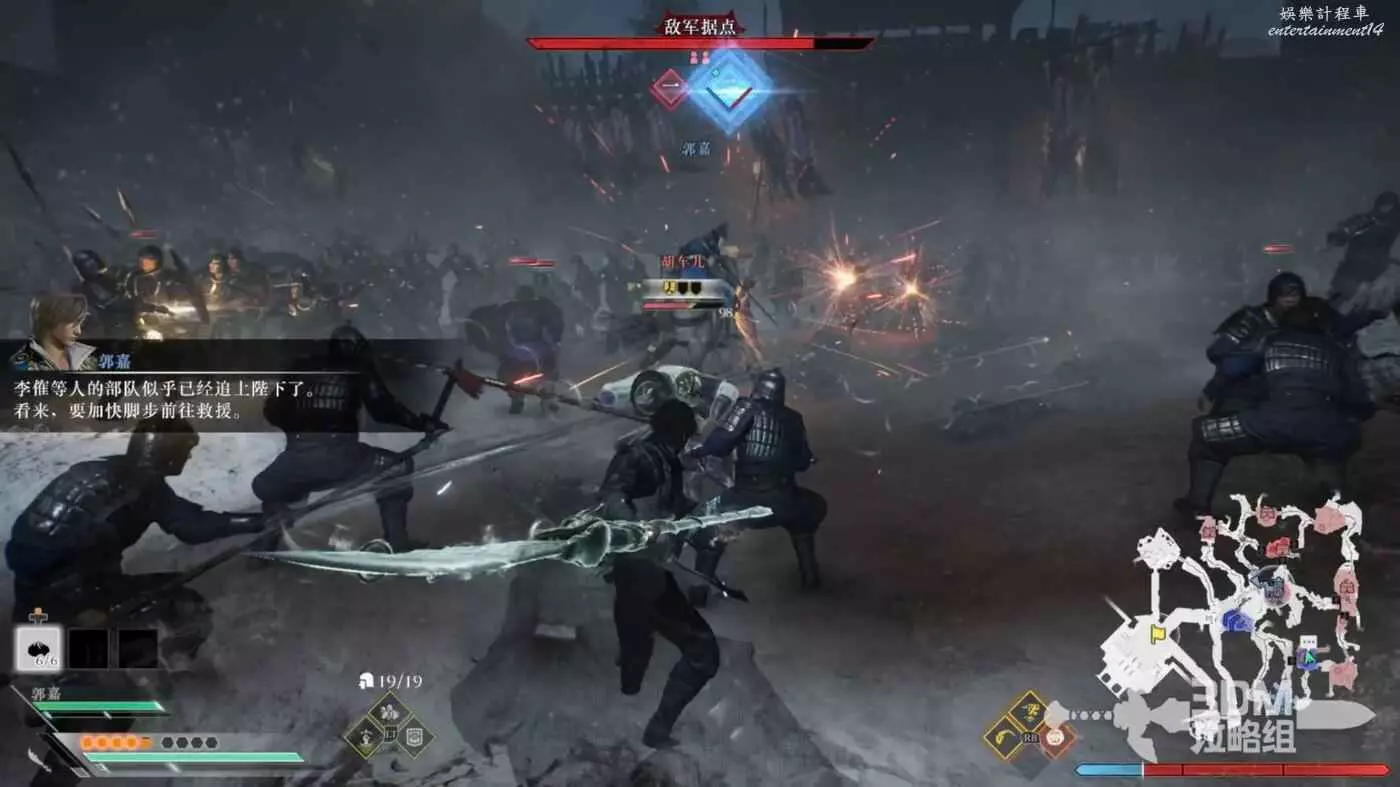1400x787 pixels.
Task: Activate the right shield tactics diamond
Action: [417, 739]
